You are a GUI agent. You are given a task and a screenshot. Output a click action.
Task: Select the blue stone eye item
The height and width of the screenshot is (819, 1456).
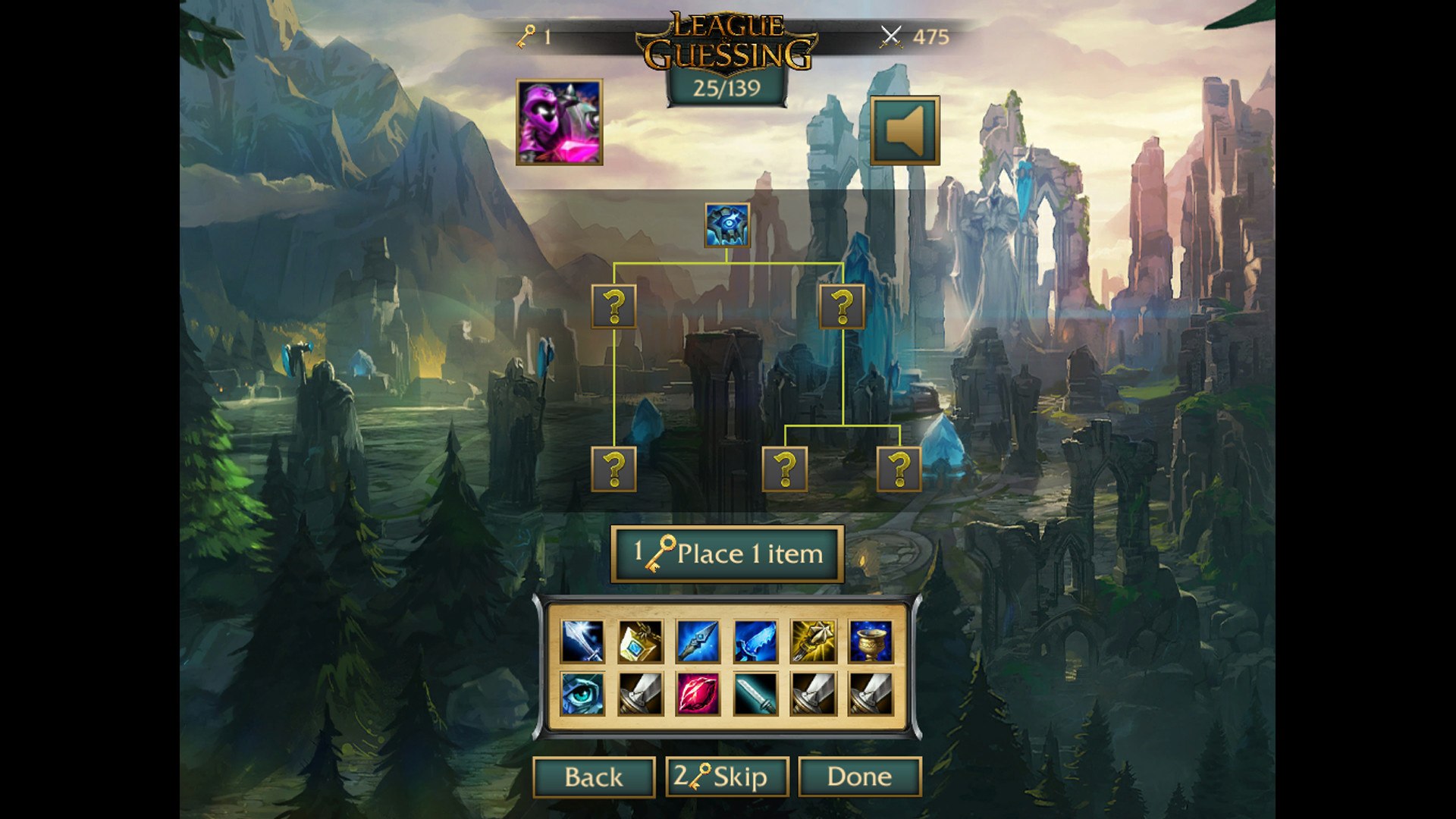(582, 694)
